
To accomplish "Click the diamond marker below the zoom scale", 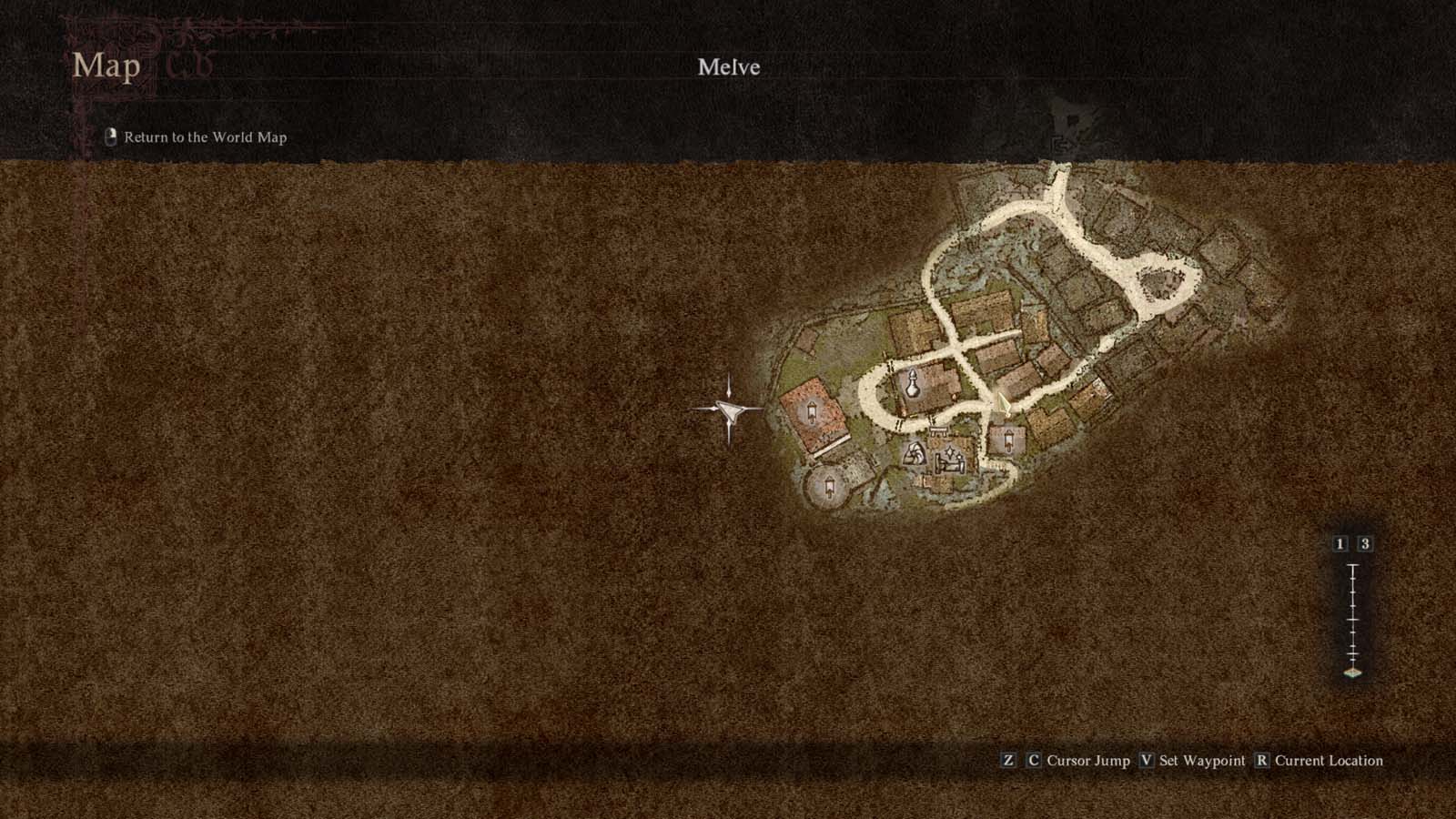I will pos(1352,672).
